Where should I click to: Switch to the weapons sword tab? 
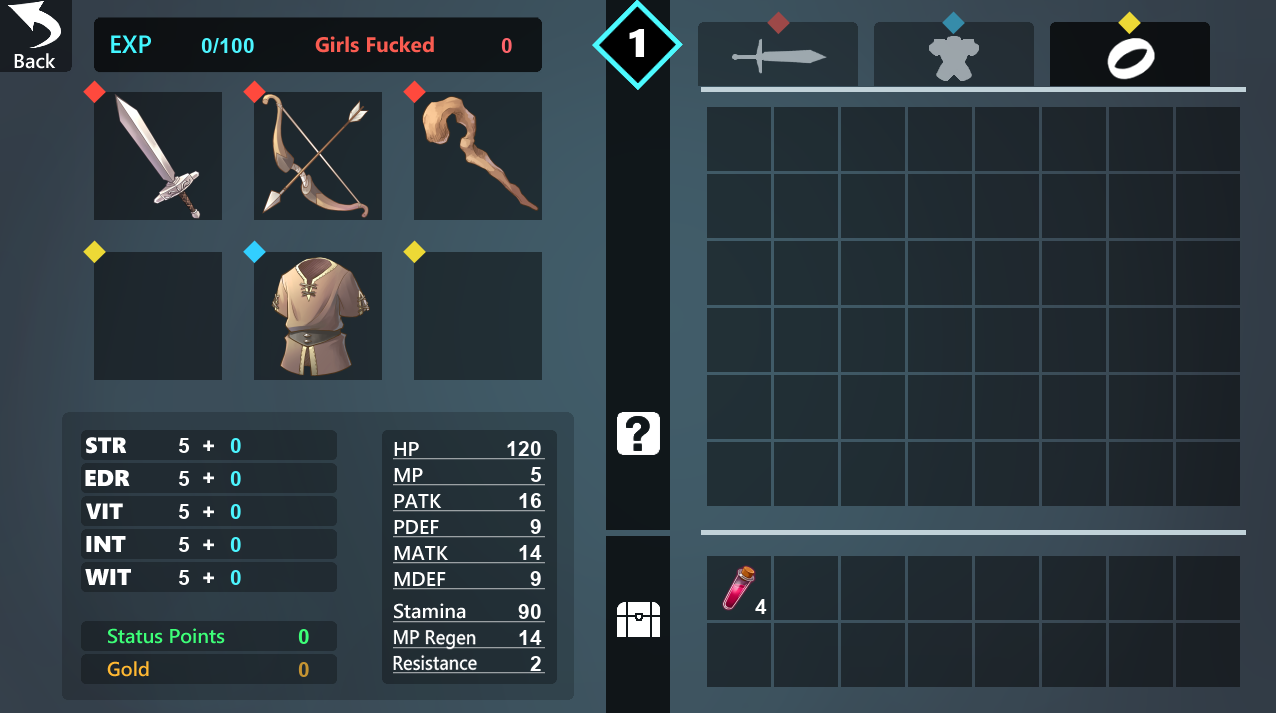tap(778, 56)
